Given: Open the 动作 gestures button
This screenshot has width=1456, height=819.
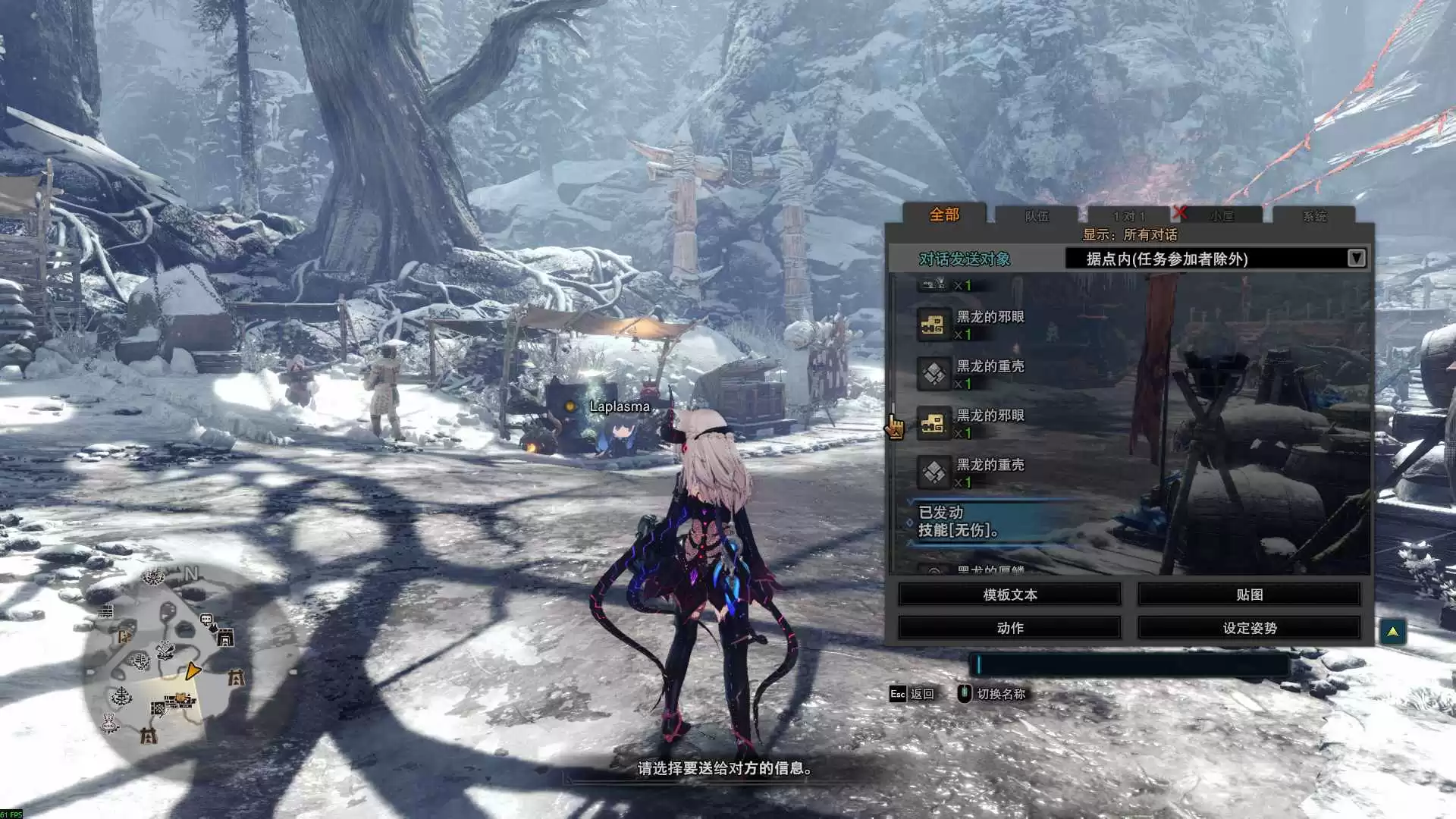Looking at the screenshot, I should point(1009,628).
